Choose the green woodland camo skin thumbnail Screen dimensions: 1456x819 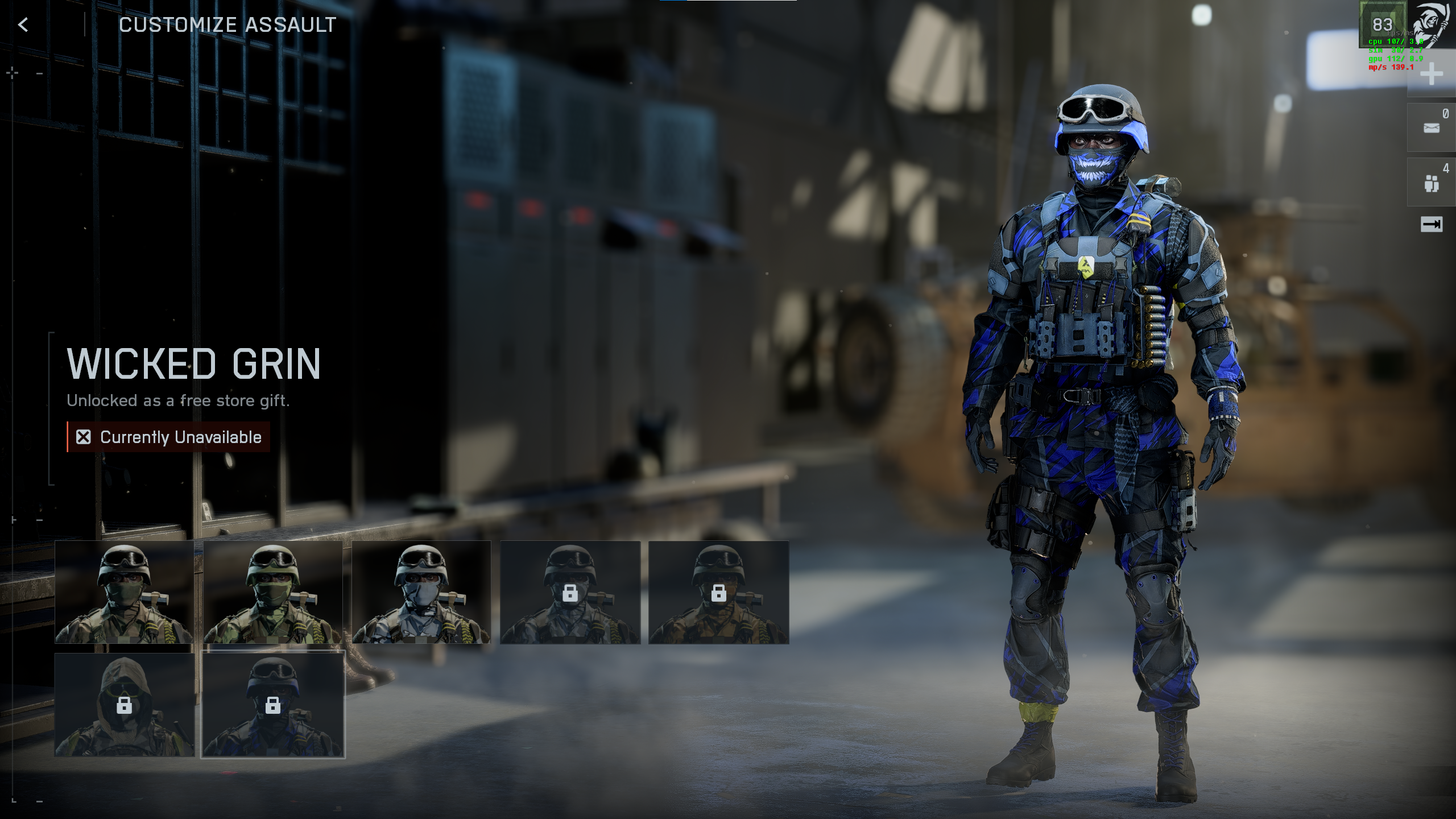click(x=272, y=592)
